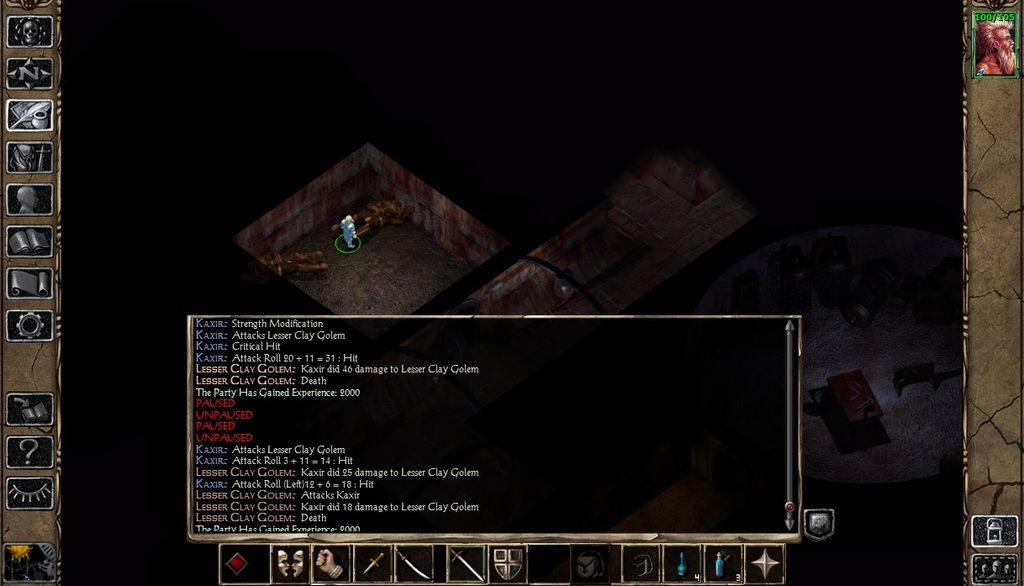The image size is (1024, 586).
Task: Use the potion with quantity 3
Action: [x=724, y=564]
